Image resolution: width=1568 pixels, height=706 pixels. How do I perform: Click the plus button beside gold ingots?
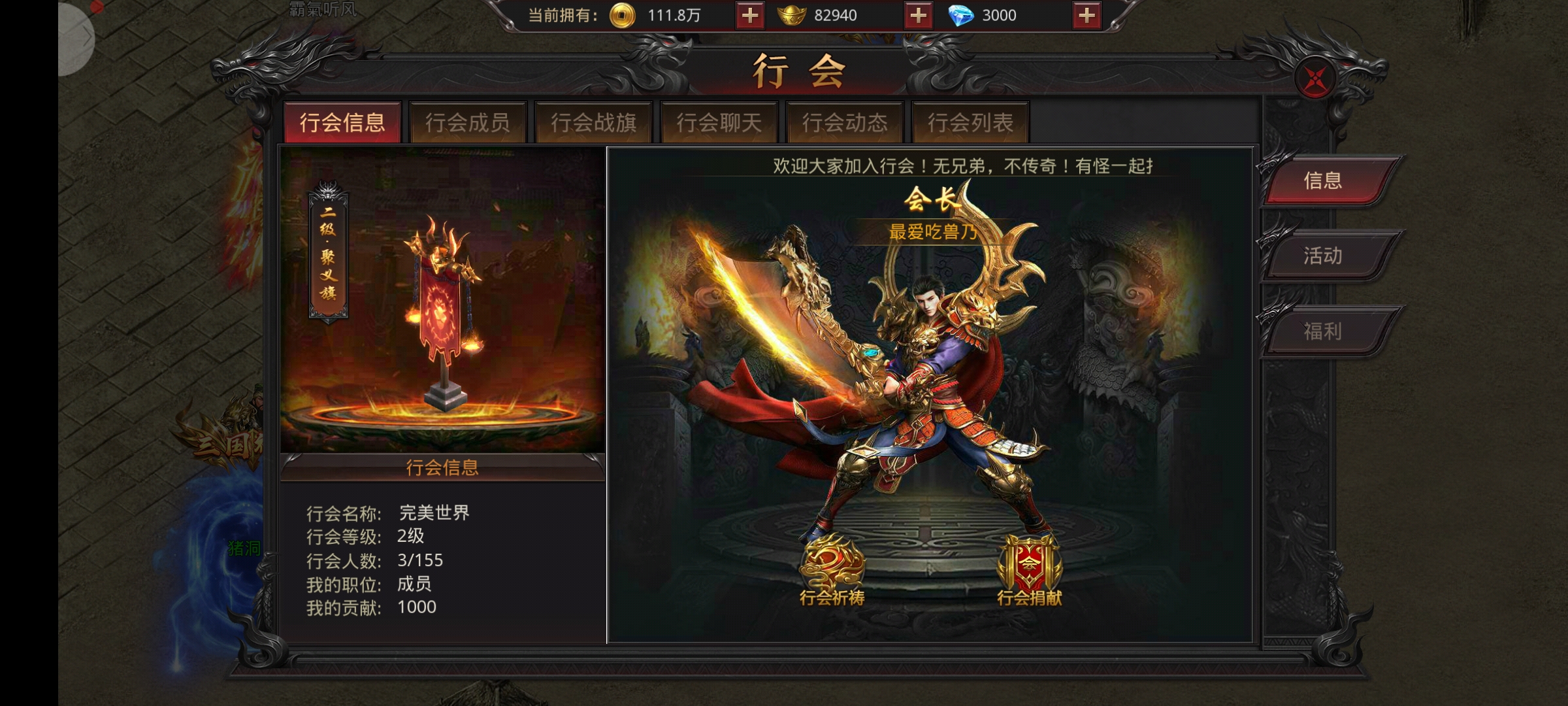point(918,16)
